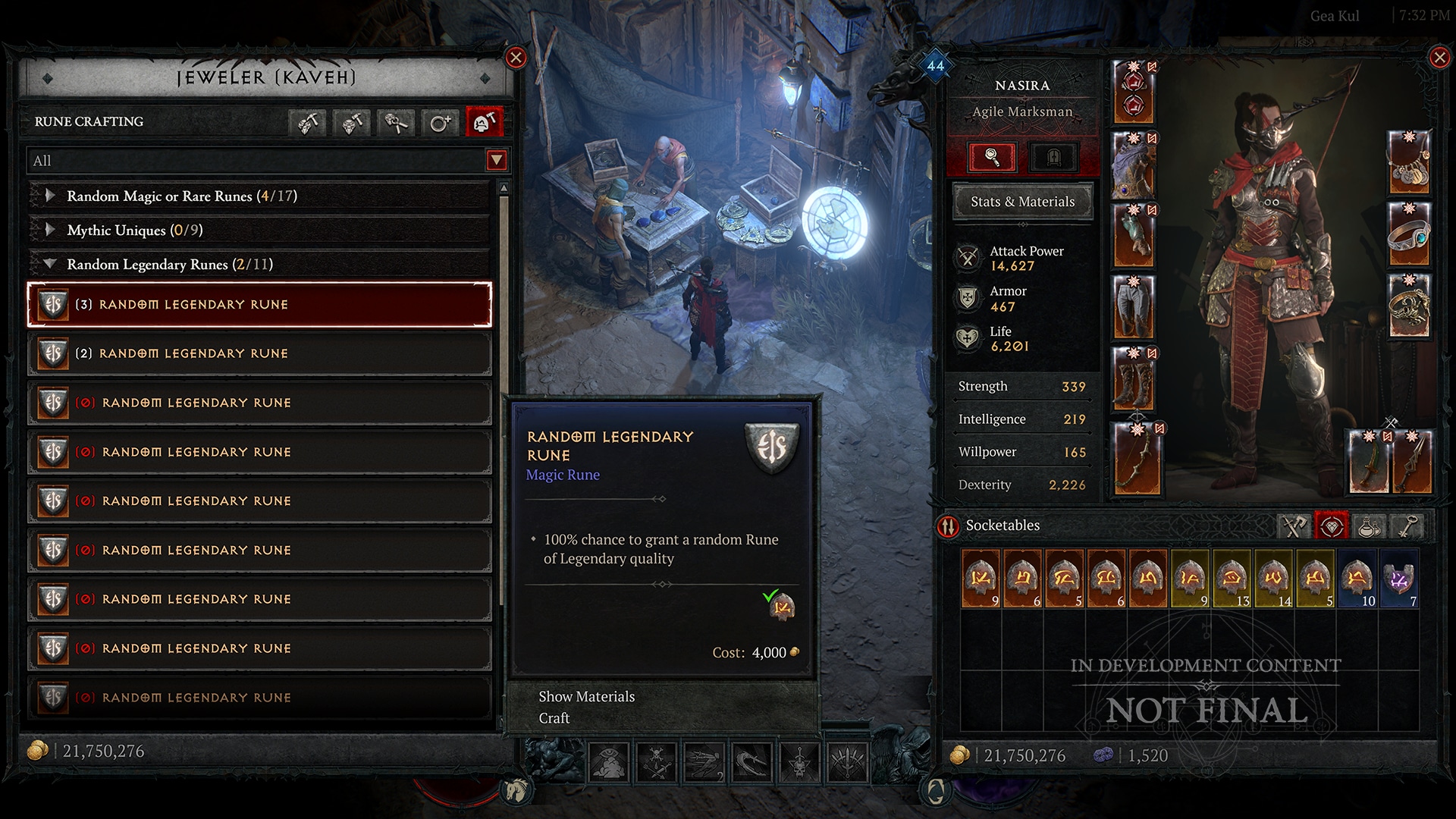Select the (3) Random Legendary Rune recipe
This screenshot has width=1456, height=819.
pos(259,305)
